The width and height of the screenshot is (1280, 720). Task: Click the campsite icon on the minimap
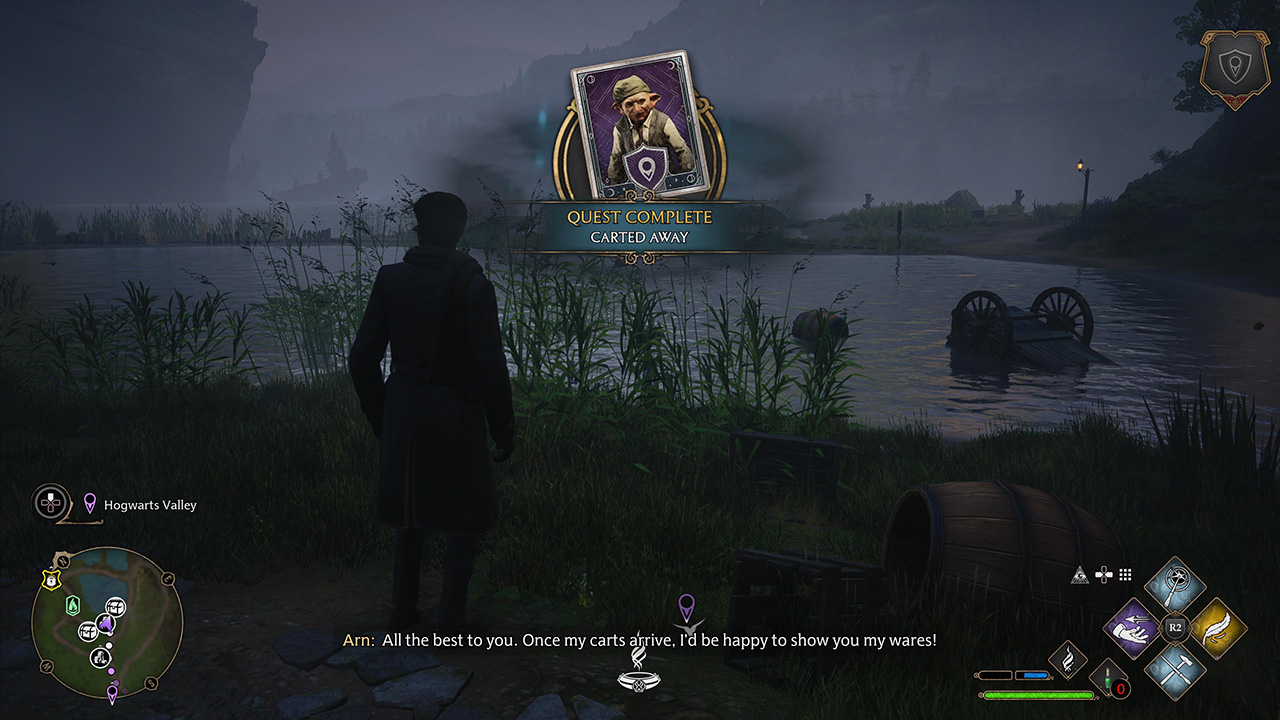pyautogui.click(x=99, y=657)
